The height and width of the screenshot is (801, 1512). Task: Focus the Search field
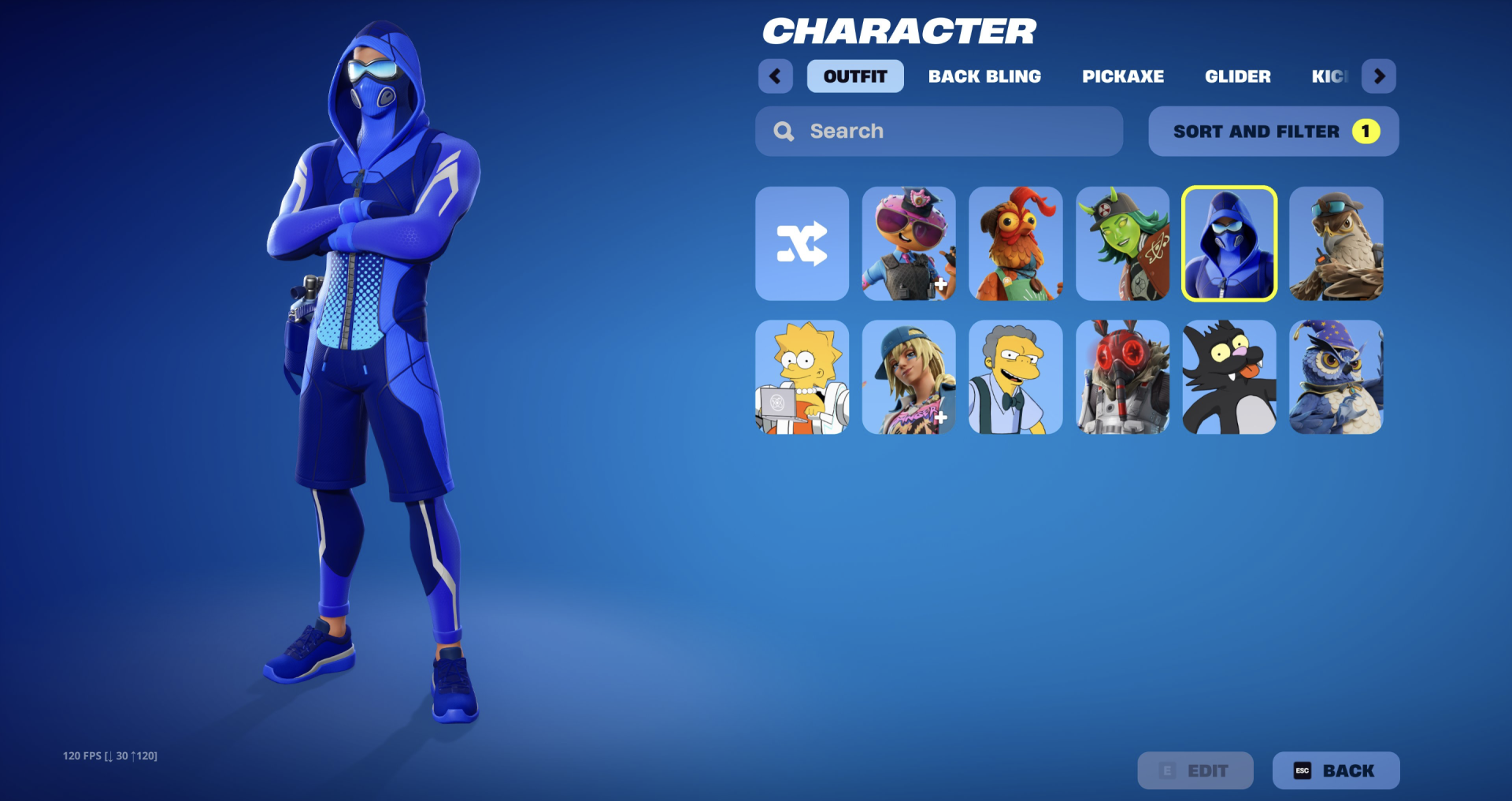point(939,132)
